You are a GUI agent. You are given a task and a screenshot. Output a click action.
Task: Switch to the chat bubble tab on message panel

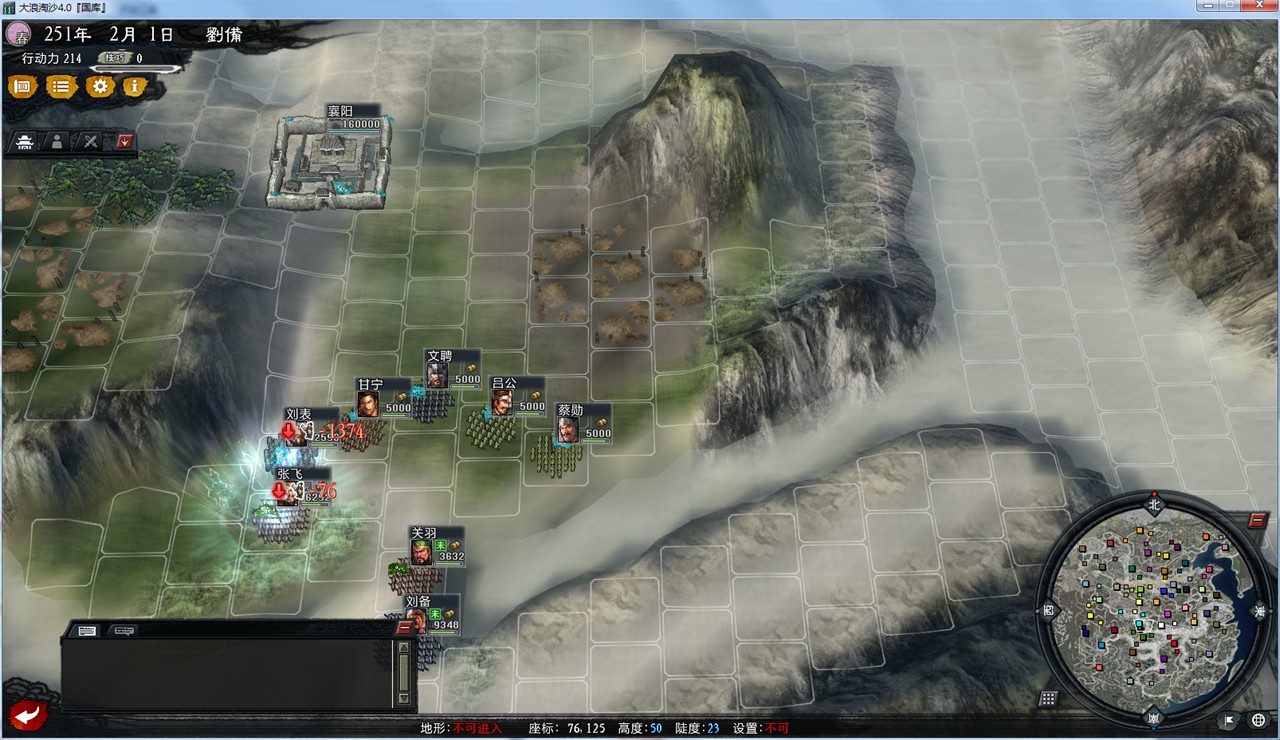point(123,630)
